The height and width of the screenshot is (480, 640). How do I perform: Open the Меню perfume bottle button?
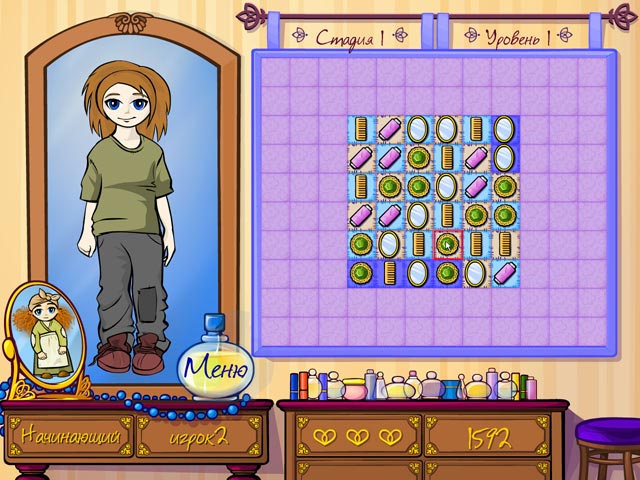pos(214,369)
